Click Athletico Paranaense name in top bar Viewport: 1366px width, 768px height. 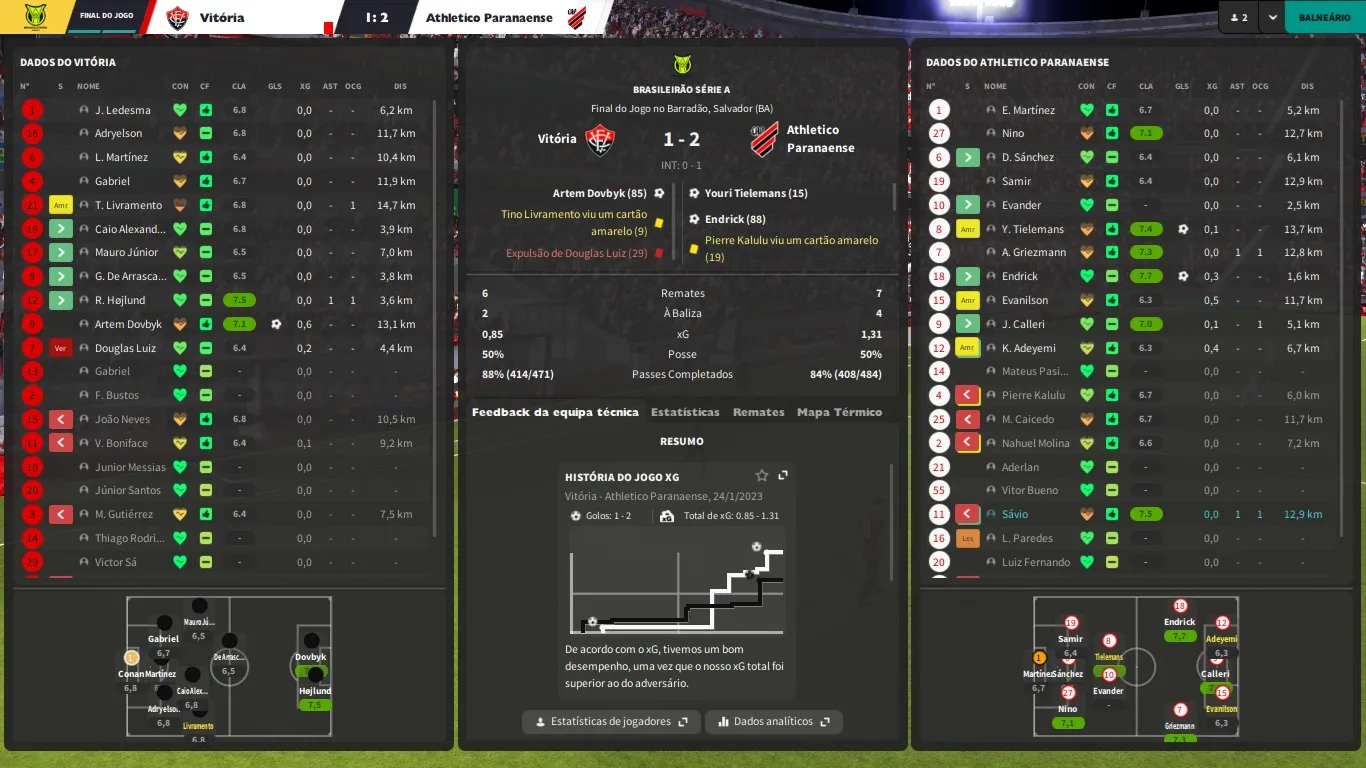(x=489, y=17)
